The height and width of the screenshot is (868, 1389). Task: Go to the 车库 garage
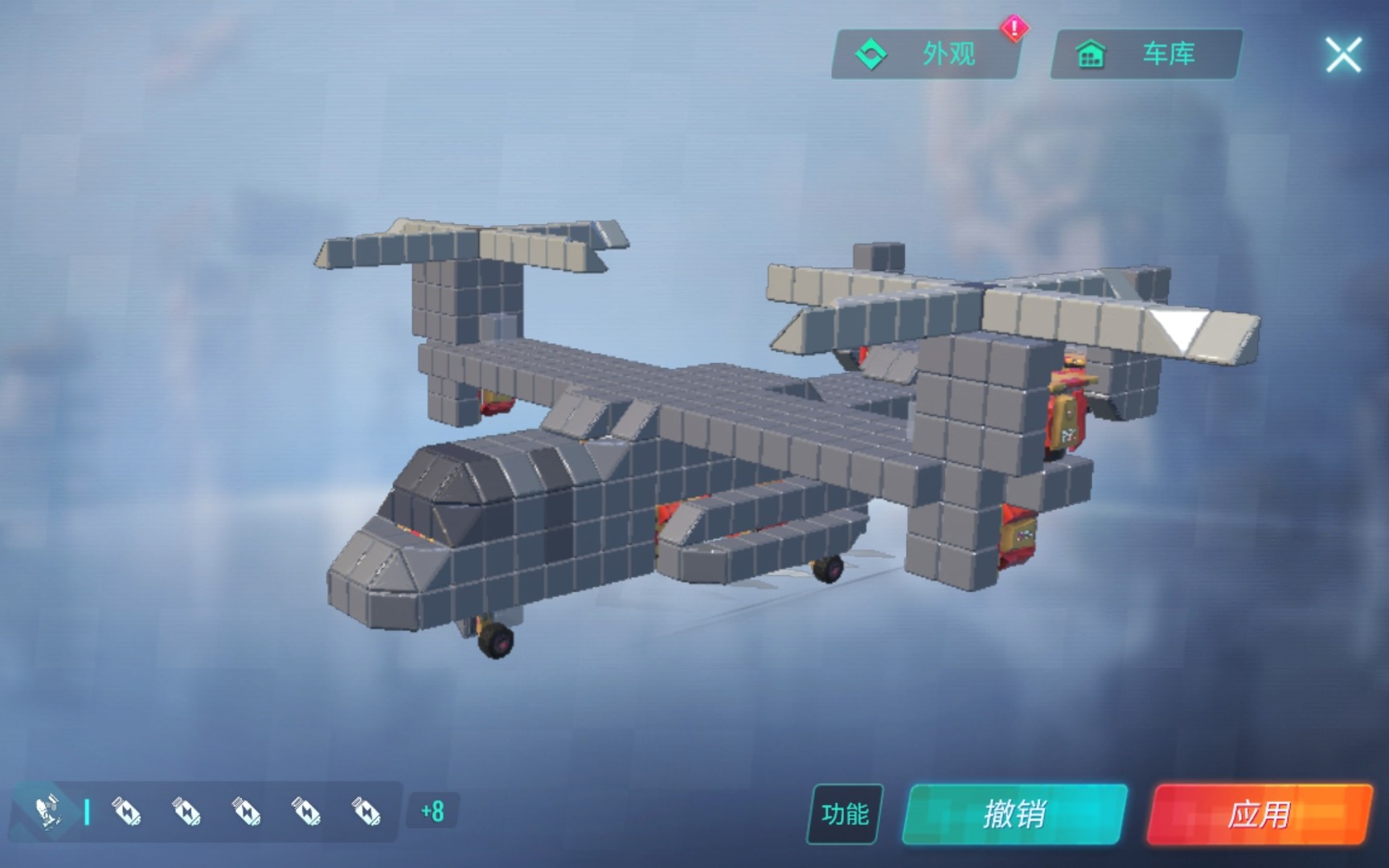click(1145, 55)
